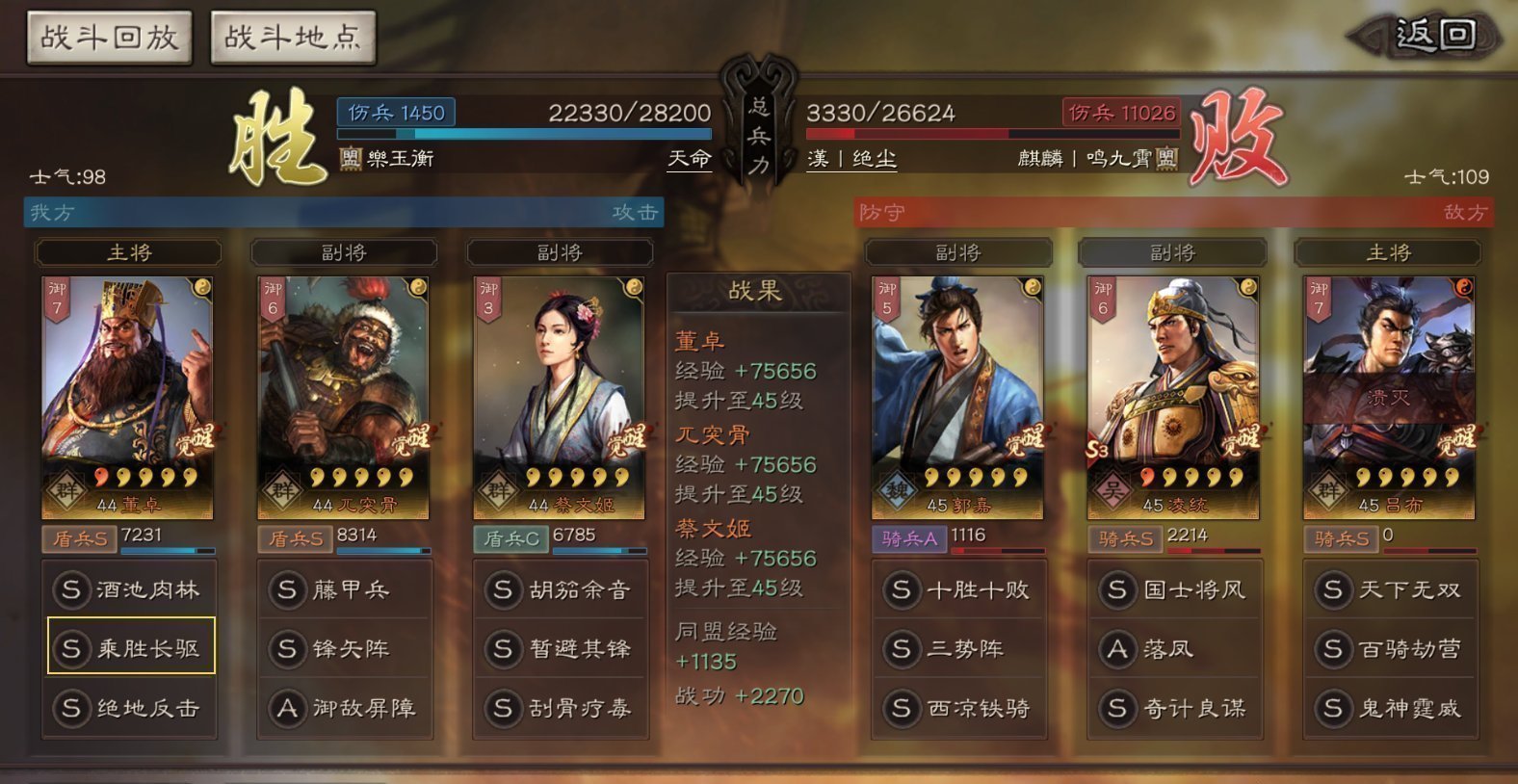View the highlighted 乘胜长驱 skill
Screen dimensions: 1518x784
click(x=130, y=648)
